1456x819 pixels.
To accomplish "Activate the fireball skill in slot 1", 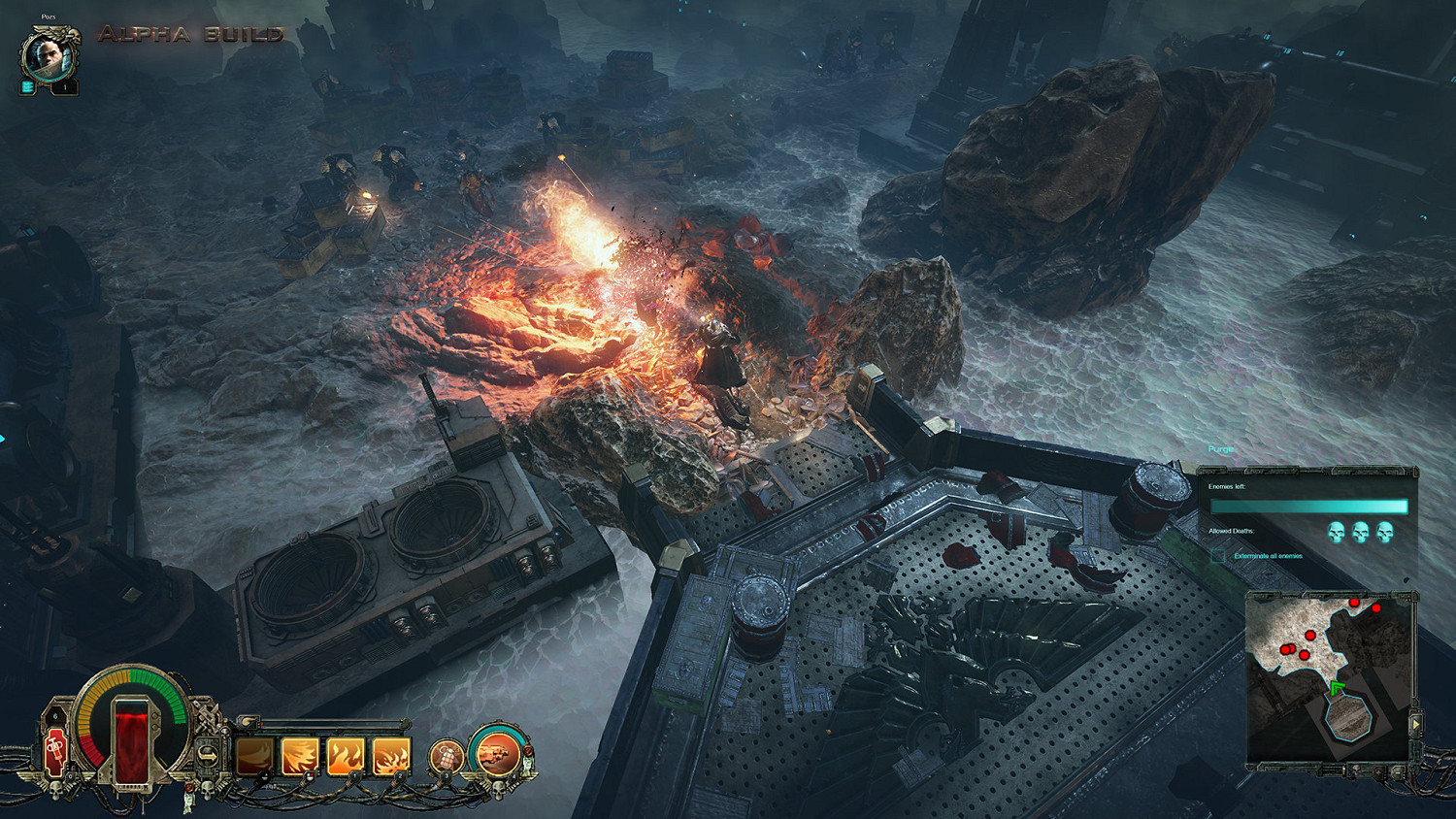I will pos(346,756).
